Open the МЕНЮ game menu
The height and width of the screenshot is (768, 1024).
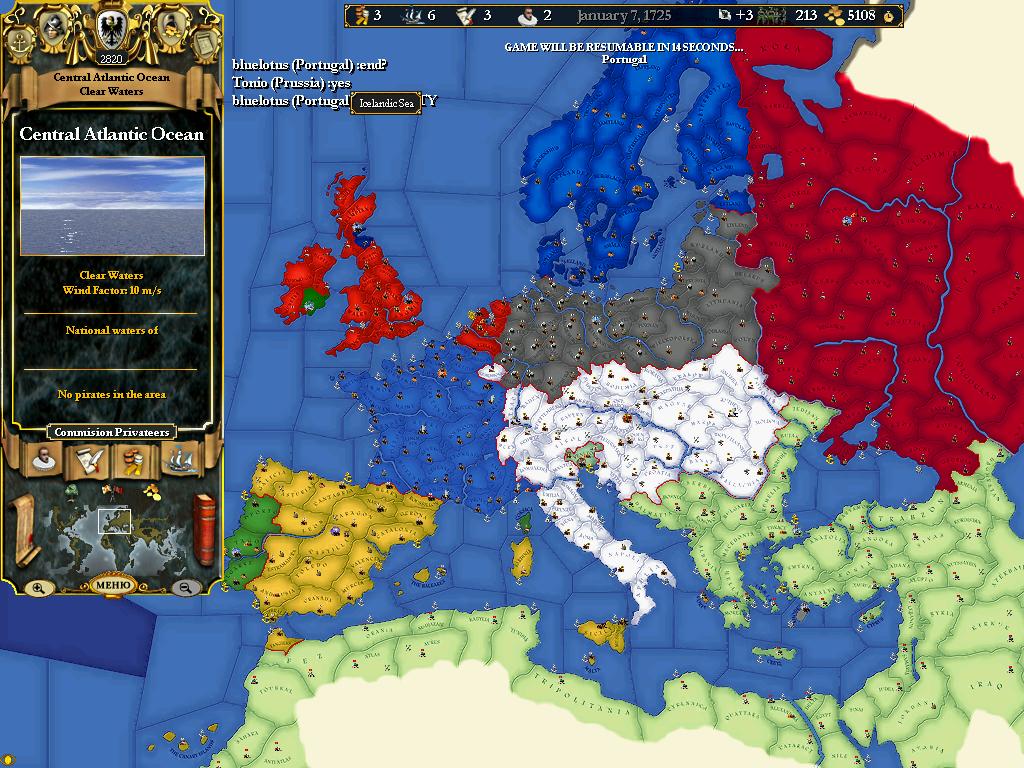point(111,585)
